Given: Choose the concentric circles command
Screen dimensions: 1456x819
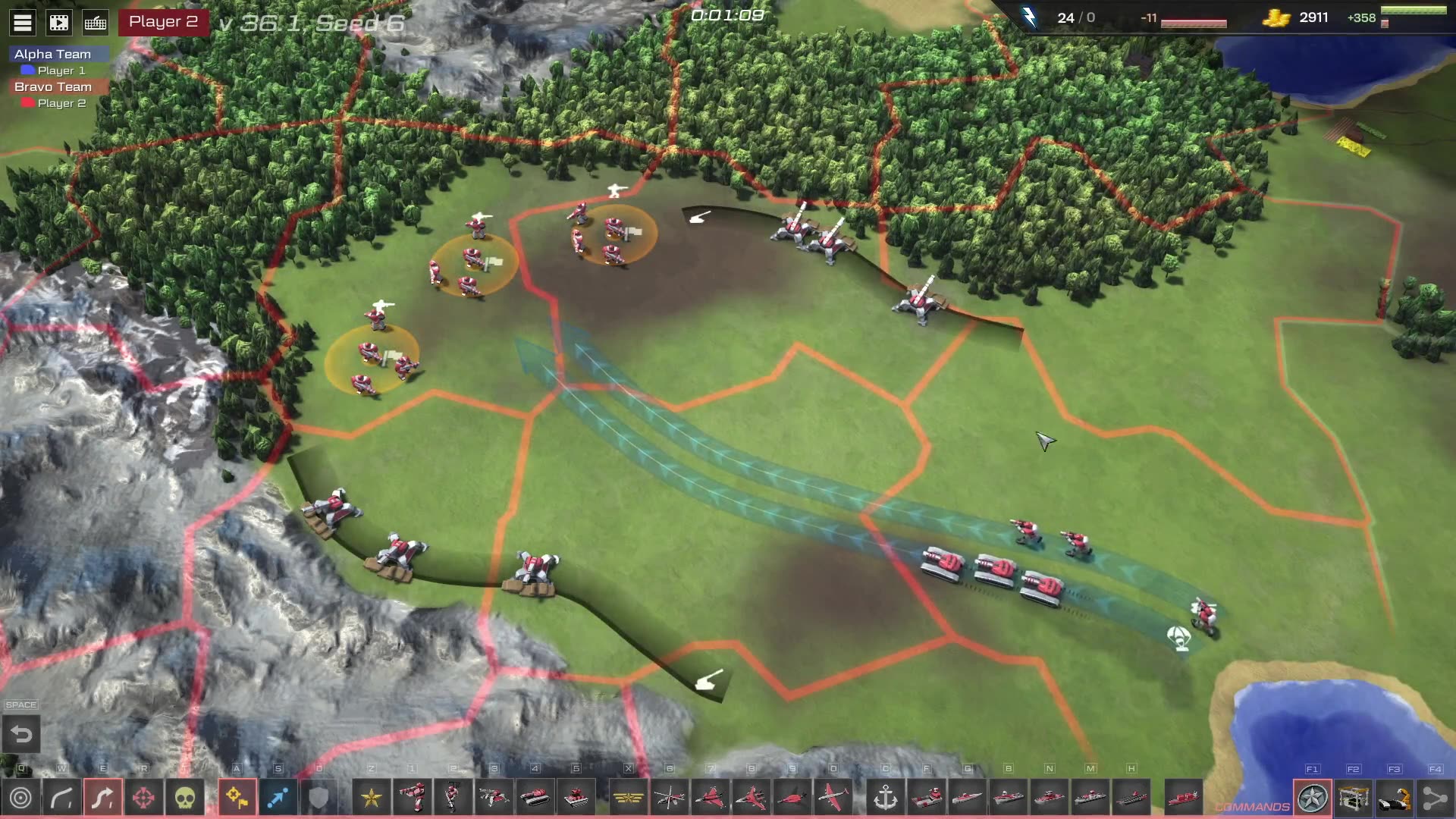Looking at the screenshot, I should point(21,798).
